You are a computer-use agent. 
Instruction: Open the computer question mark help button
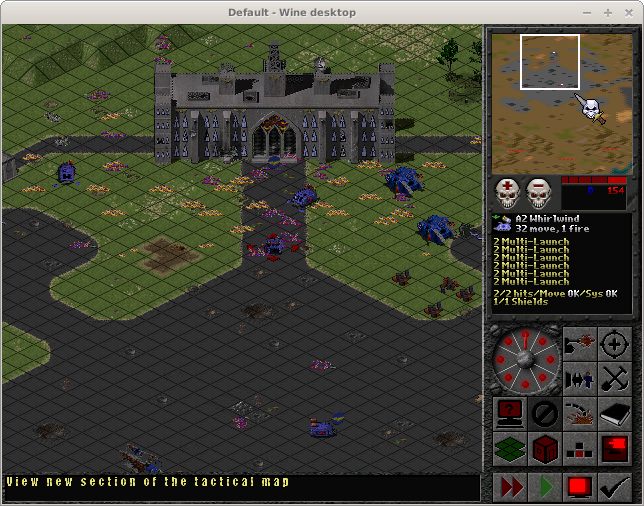pyautogui.click(x=510, y=412)
